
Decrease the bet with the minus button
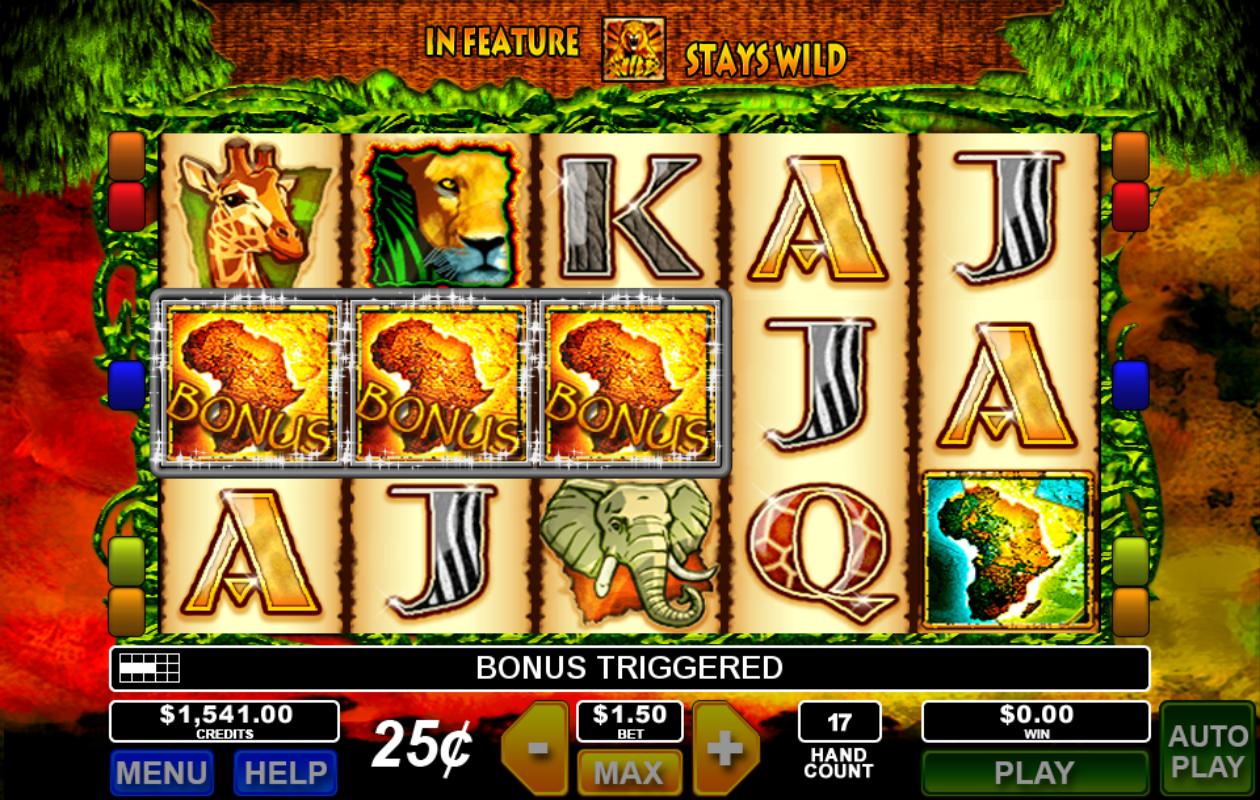537,748
